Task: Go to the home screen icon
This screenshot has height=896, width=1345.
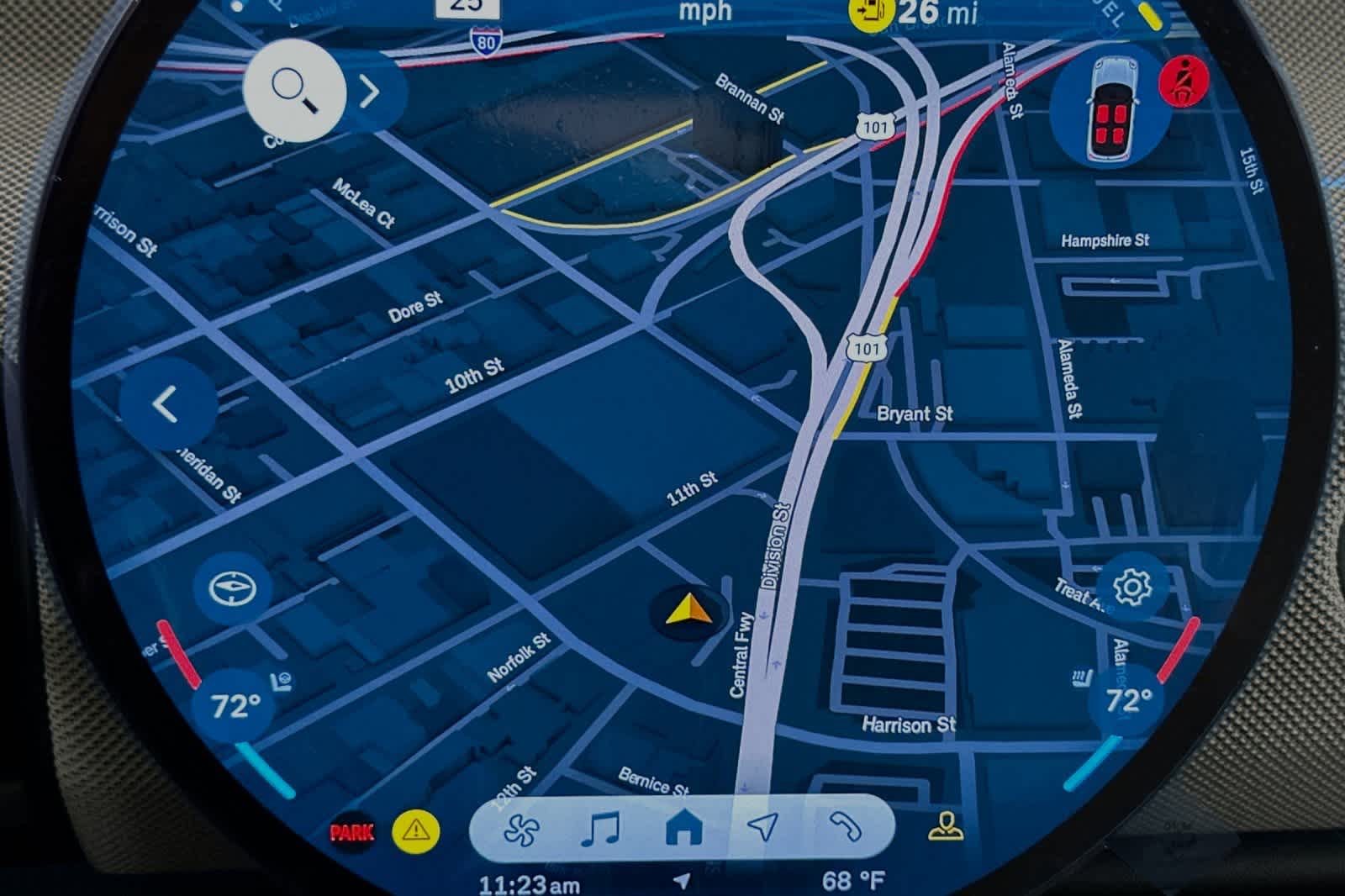Action: click(x=683, y=829)
